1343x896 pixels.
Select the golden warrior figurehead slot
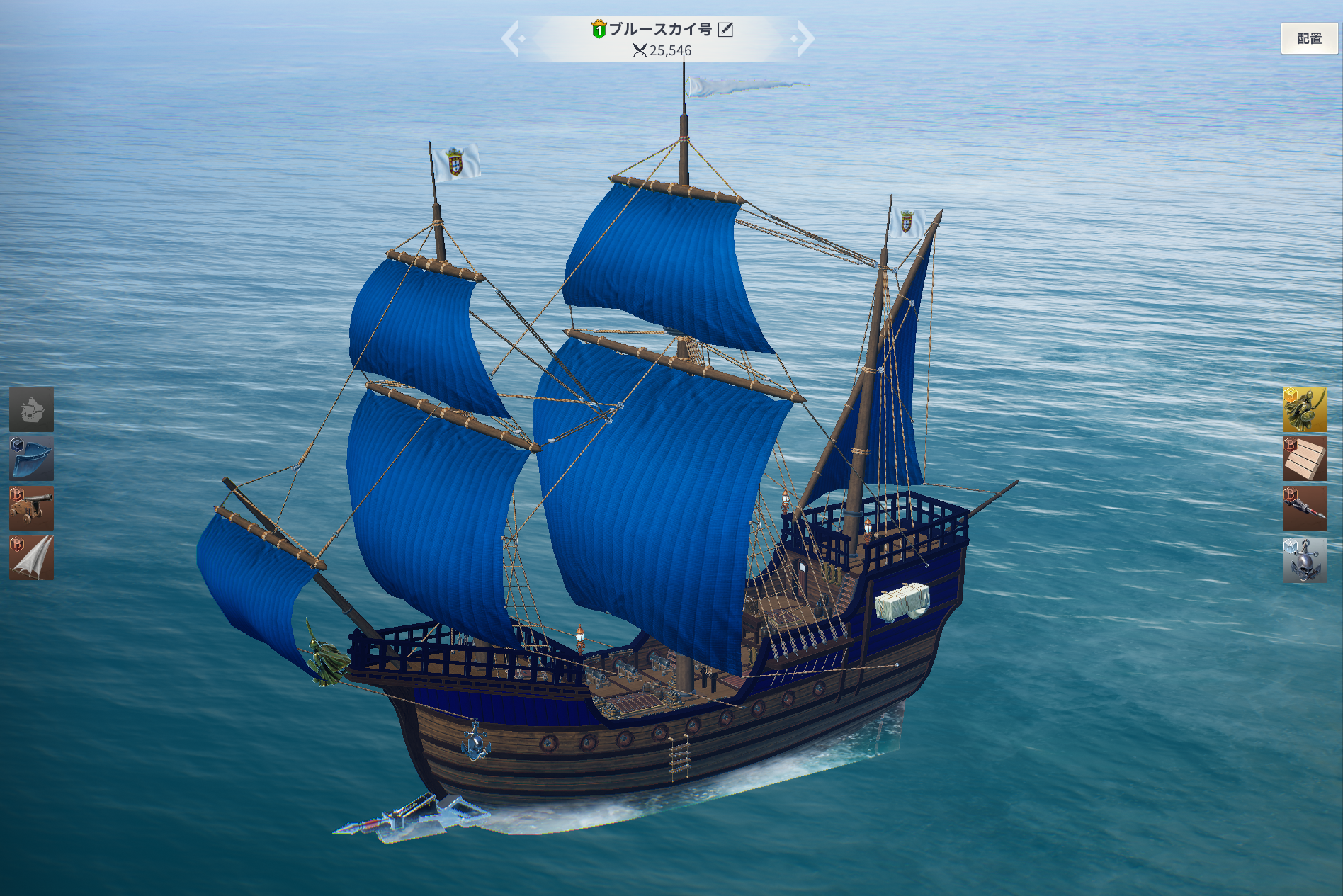click(x=1305, y=409)
